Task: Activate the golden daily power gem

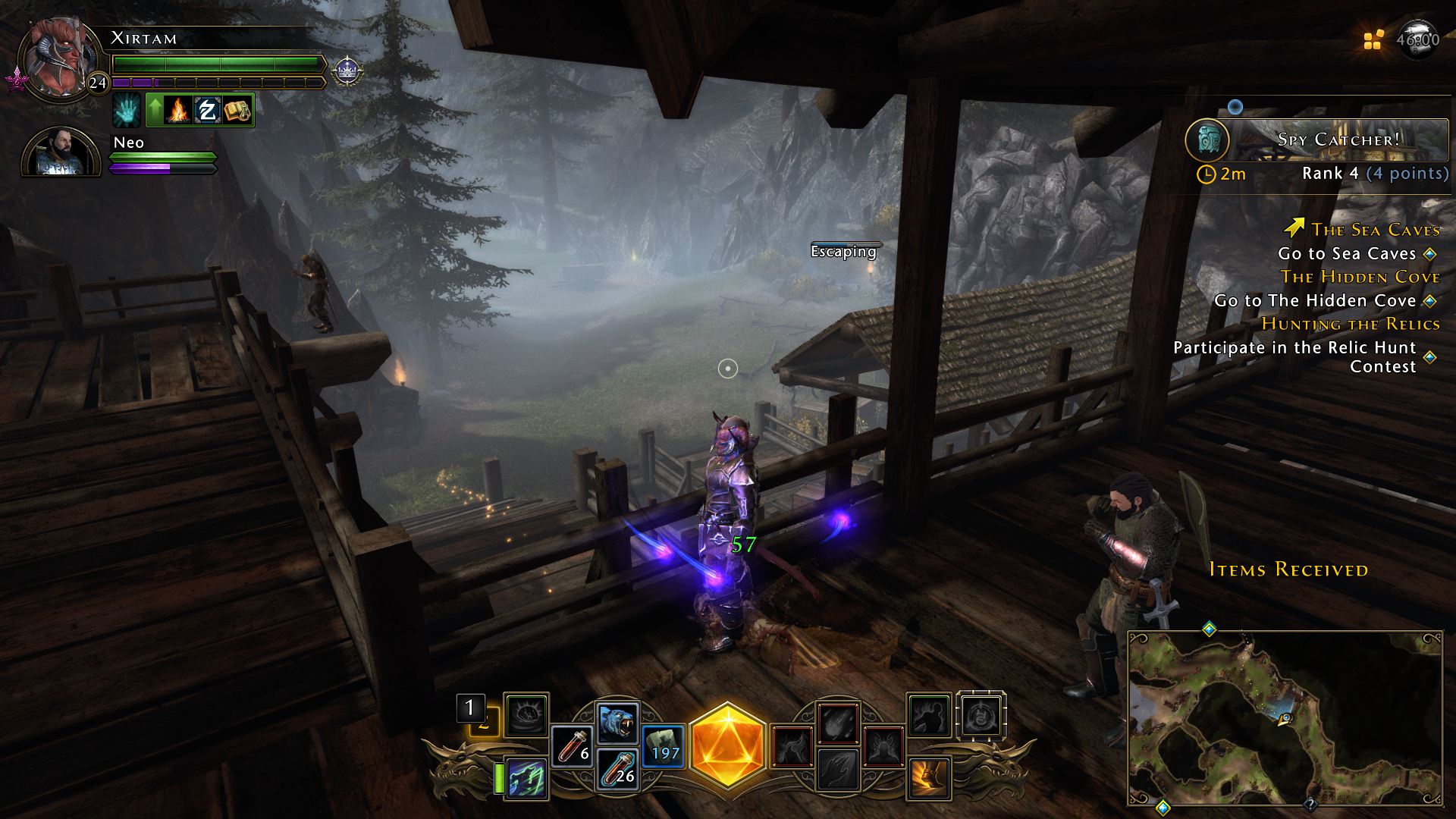Action: click(729, 747)
